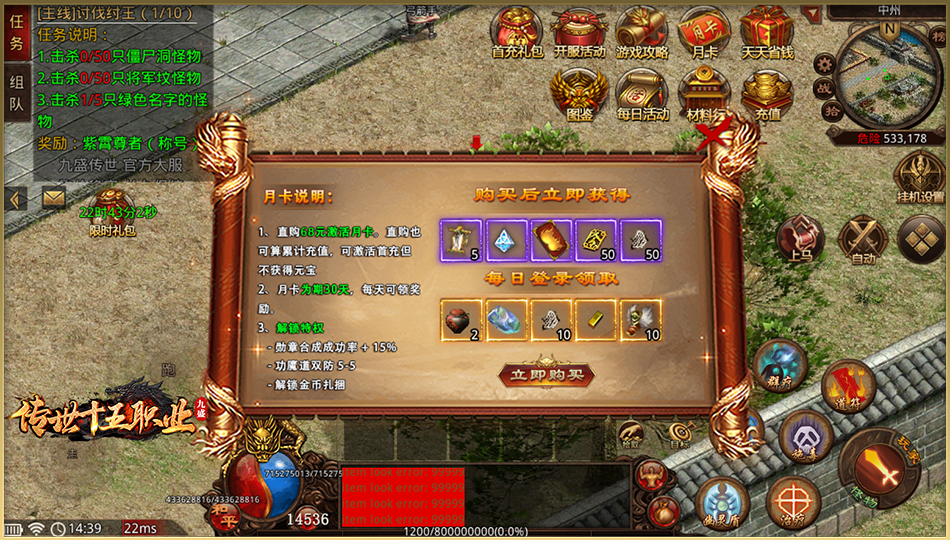Viewport: 950px width, 540px height.
Task: Open the 游戏攻略 game guide scroll
Action: (x=642, y=32)
